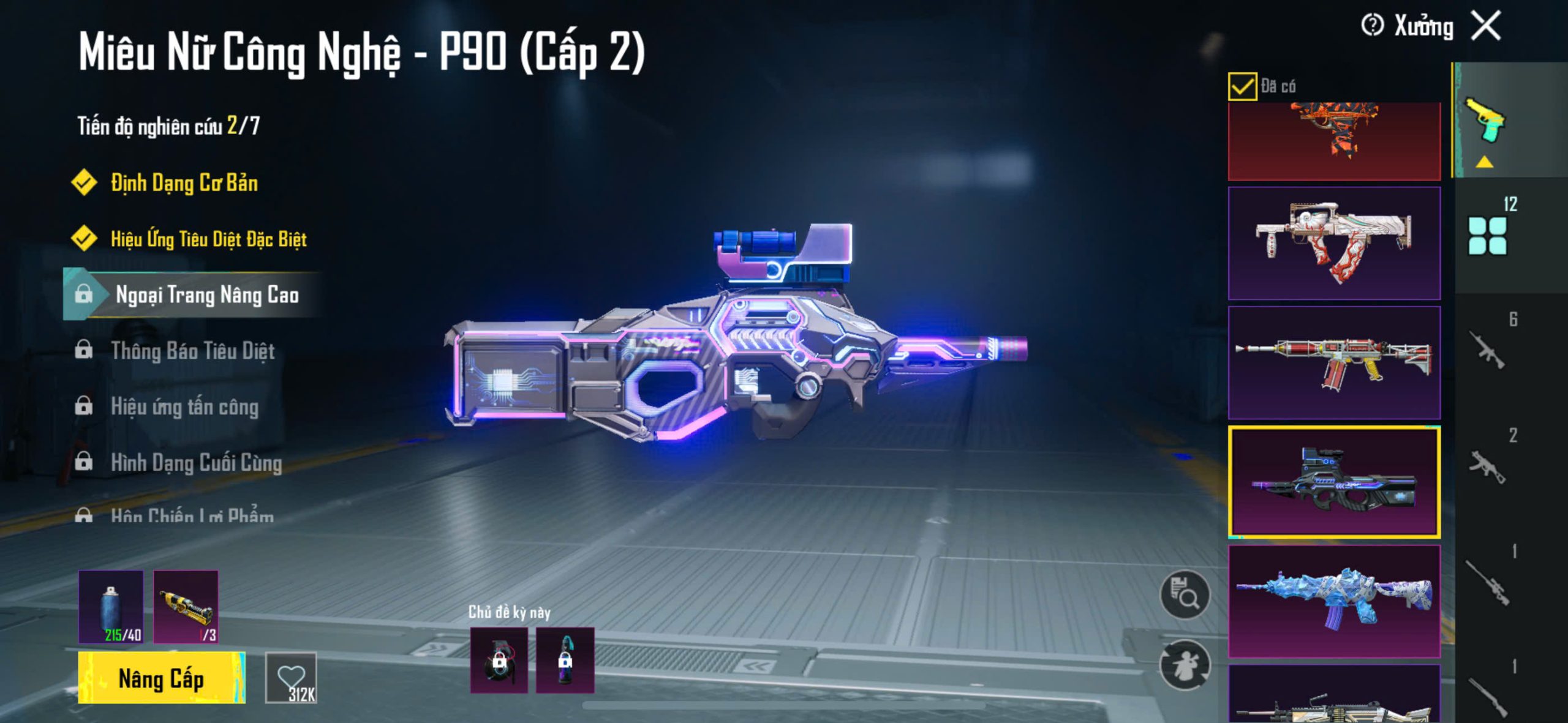View the locked grenade theme item
The height and width of the screenshot is (723, 1568).
click(x=499, y=660)
